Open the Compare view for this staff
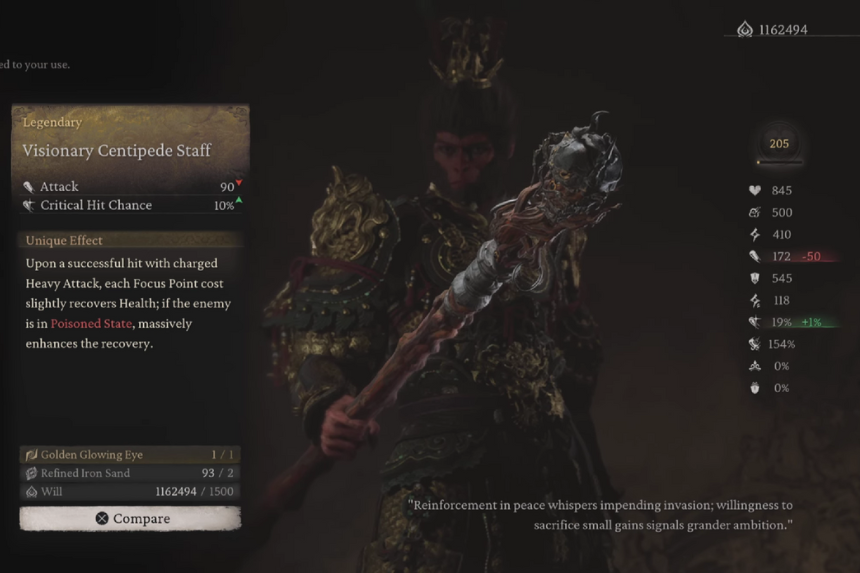 pyautogui.click(x=130, y=518)
